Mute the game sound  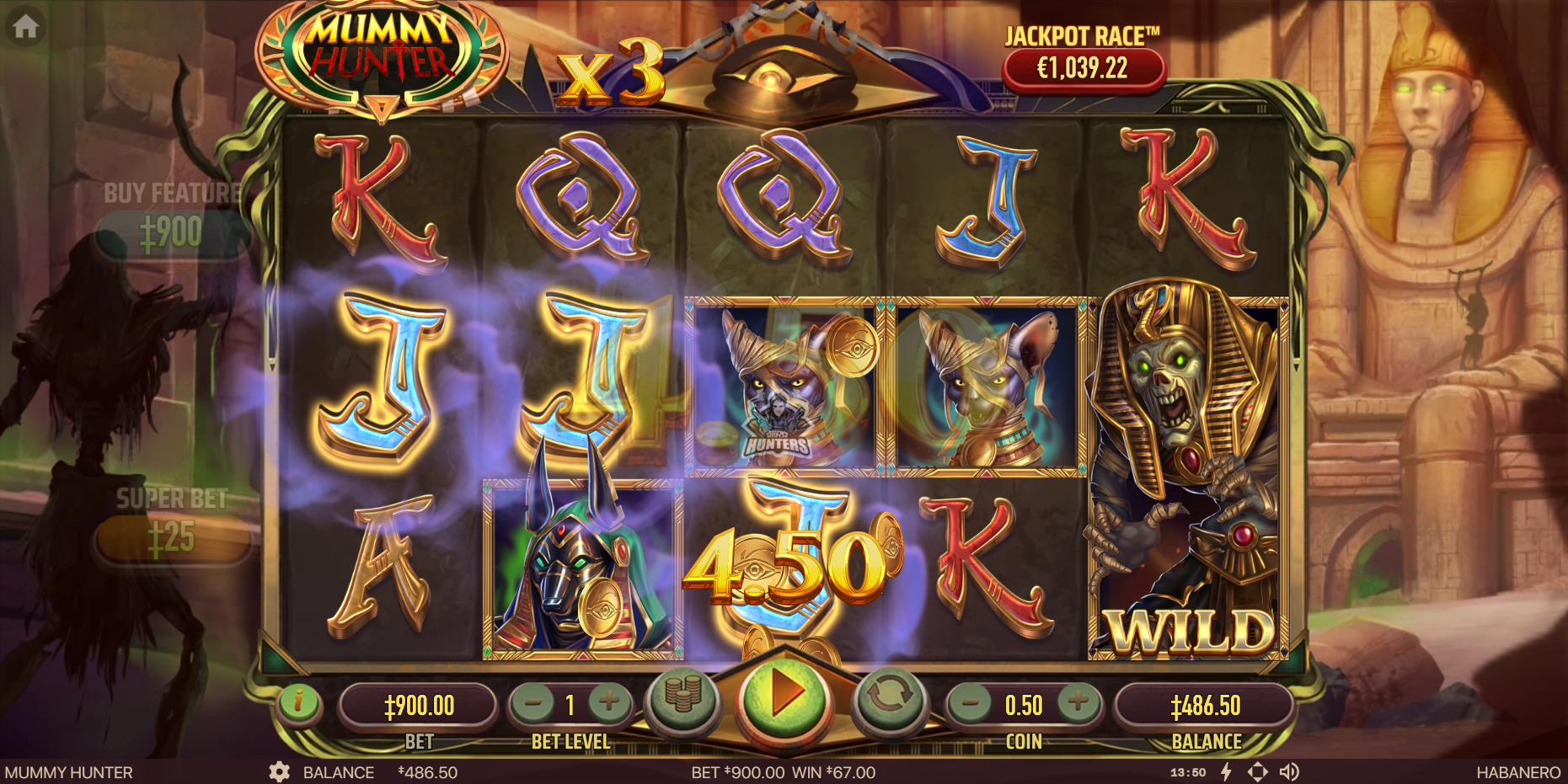tap(1288, 772)
